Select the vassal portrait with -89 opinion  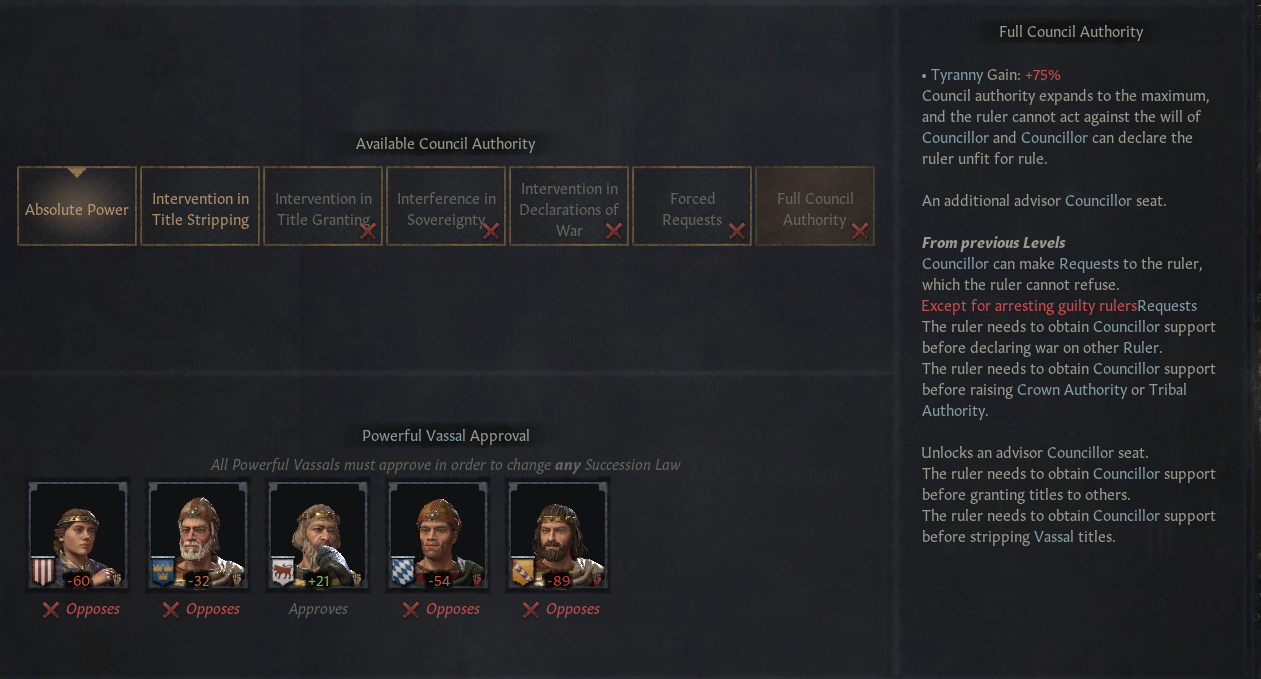click(x=558, y=535)
